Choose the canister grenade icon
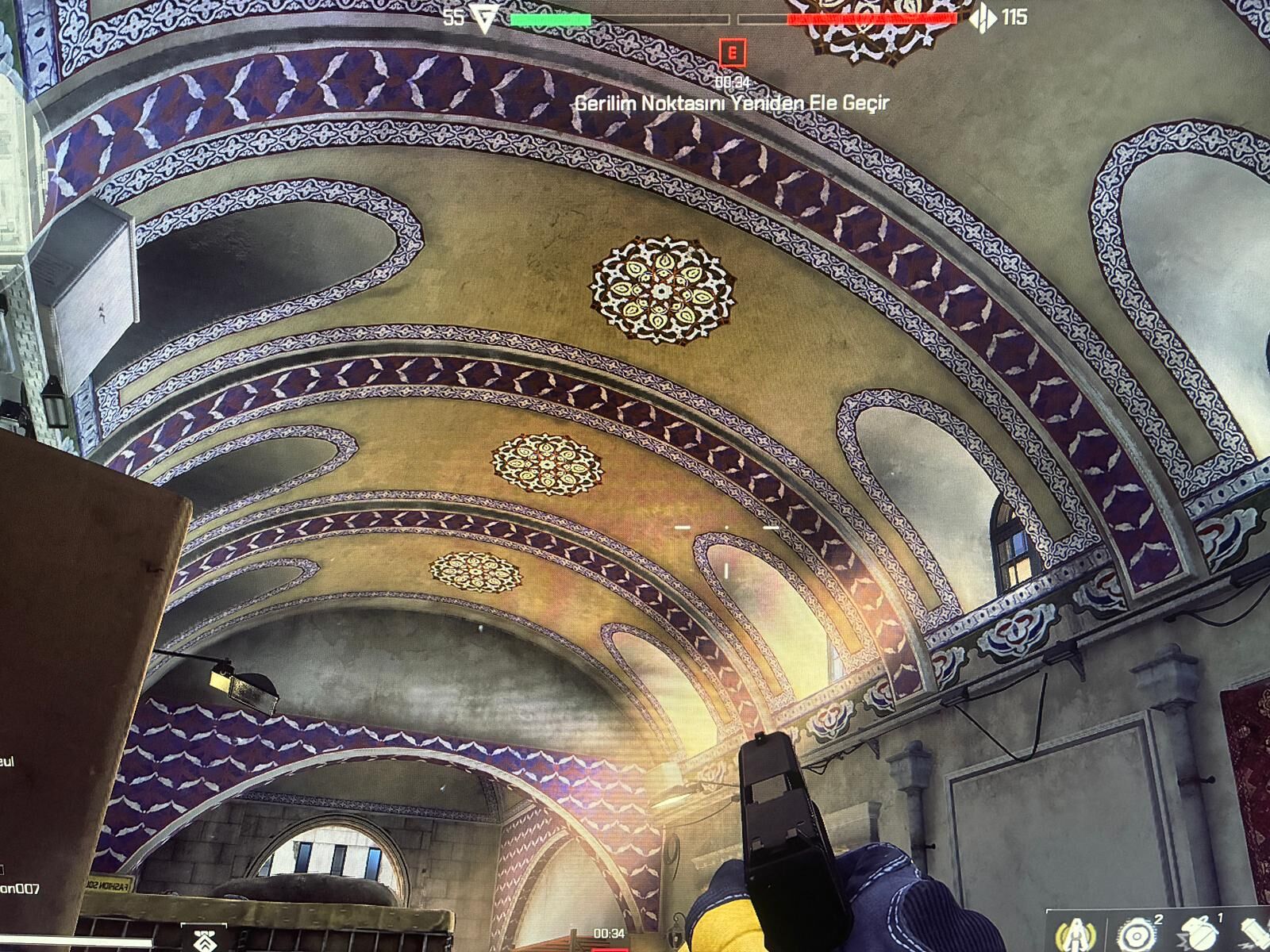This screenshot has width=1270, height=952. point(1256,936)
